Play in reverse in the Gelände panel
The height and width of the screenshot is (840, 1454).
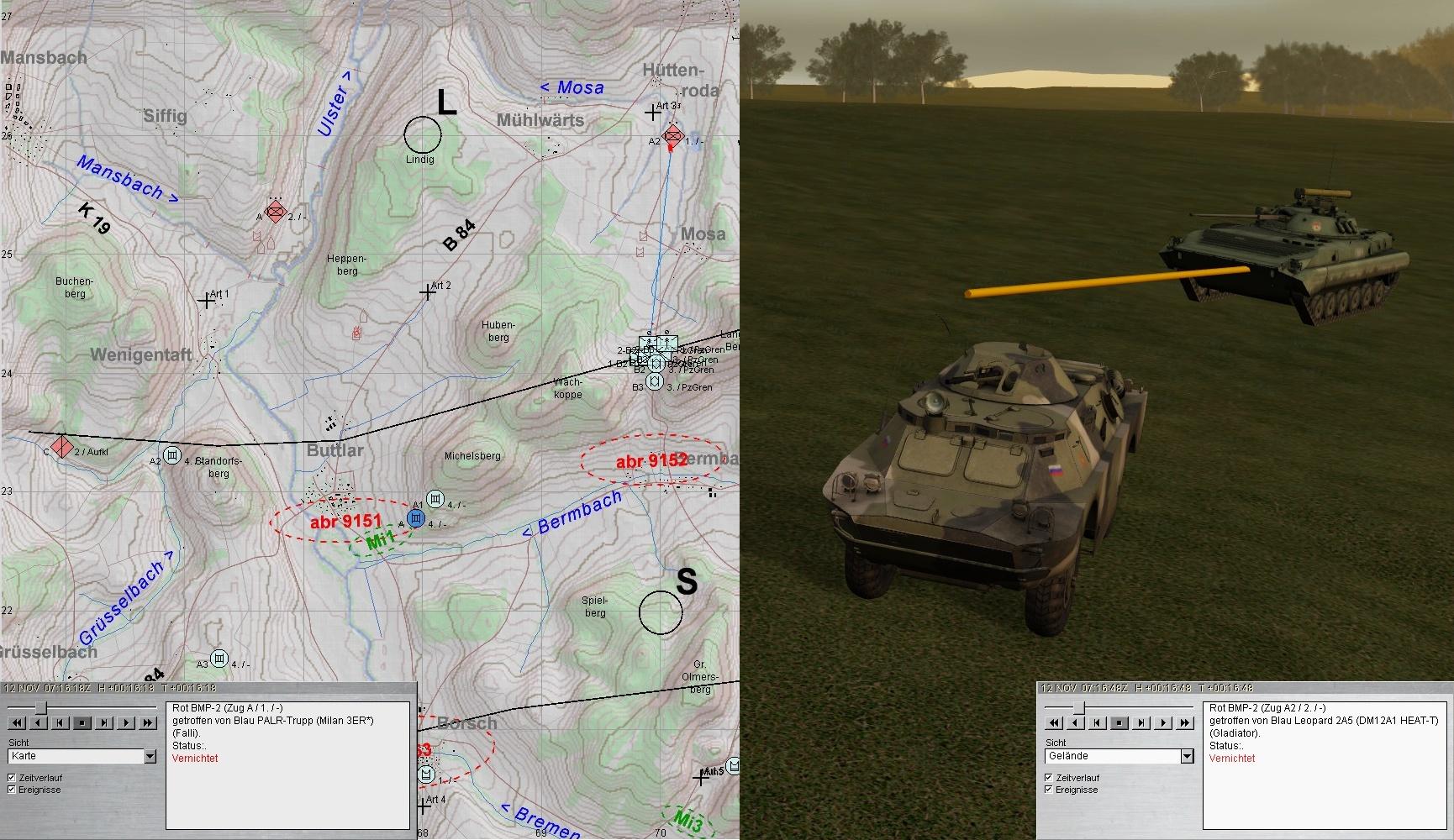pyautogui.click(x=1076, y=722)
